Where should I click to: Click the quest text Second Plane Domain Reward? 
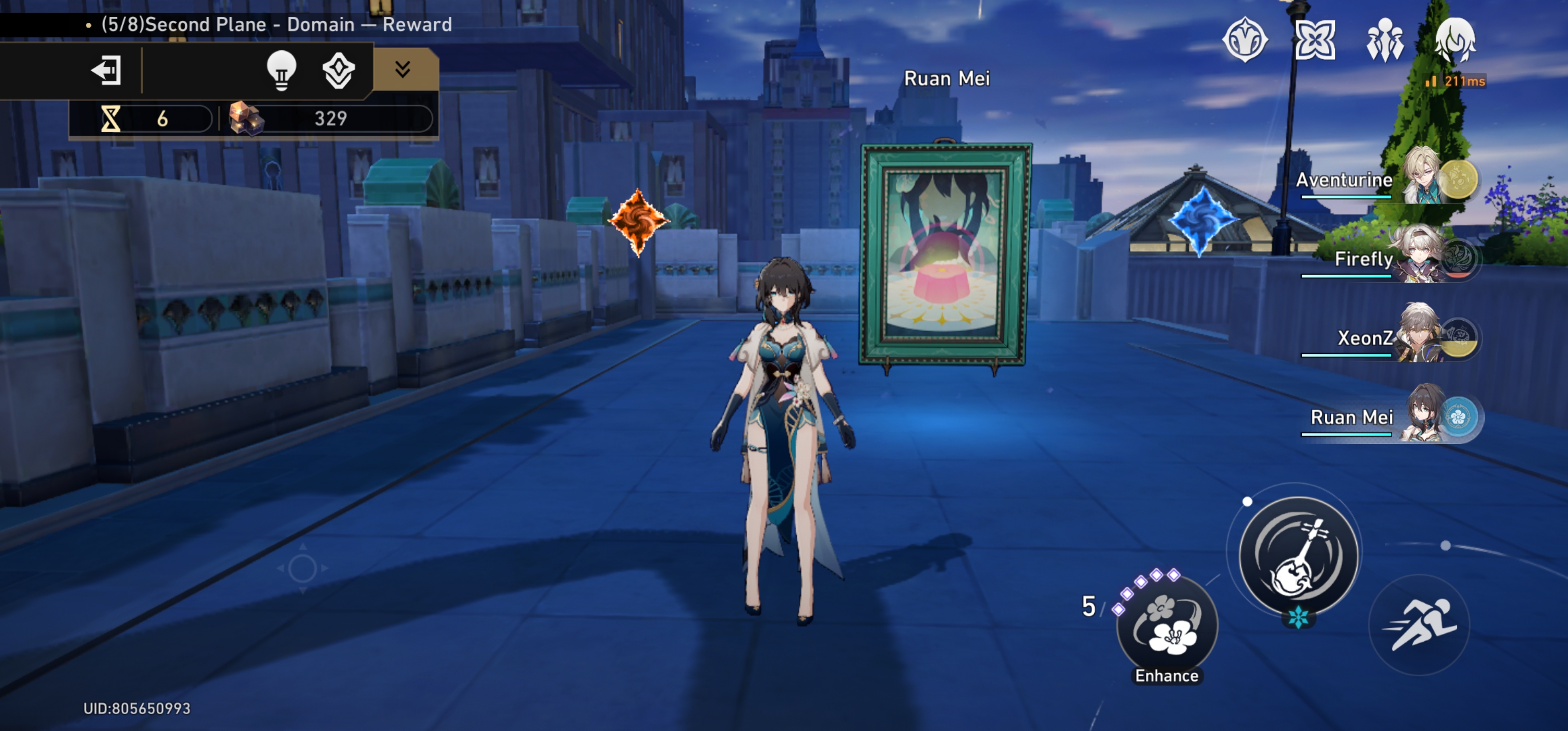pos(267,24)
